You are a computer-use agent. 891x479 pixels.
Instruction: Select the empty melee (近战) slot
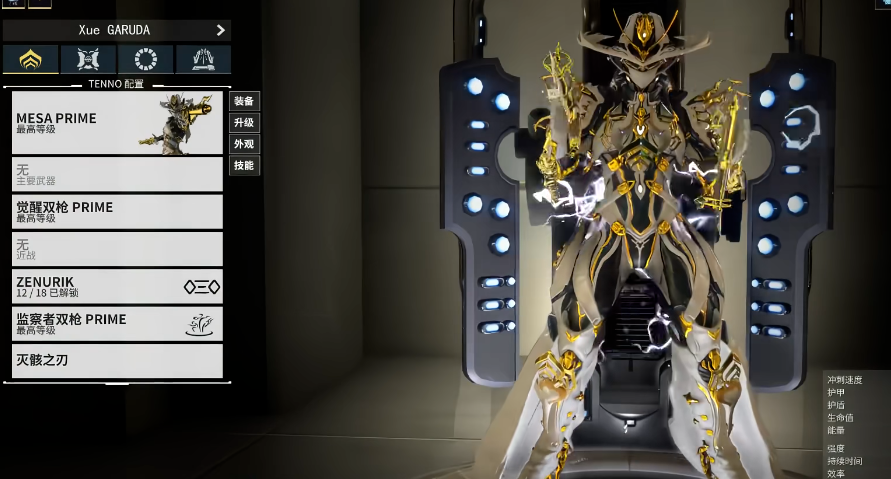(x=117, y=249)
